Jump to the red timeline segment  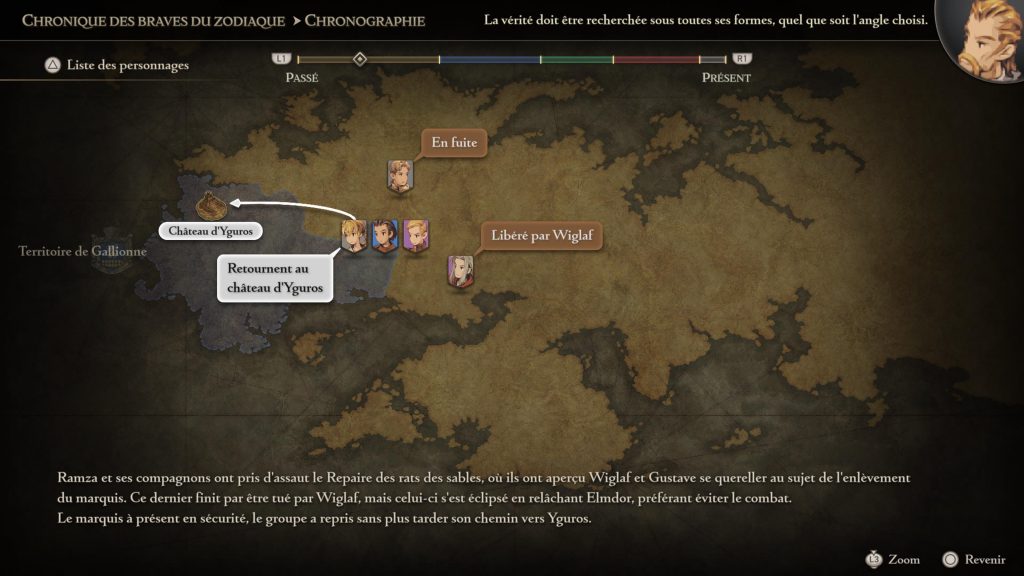pos(656,60)
